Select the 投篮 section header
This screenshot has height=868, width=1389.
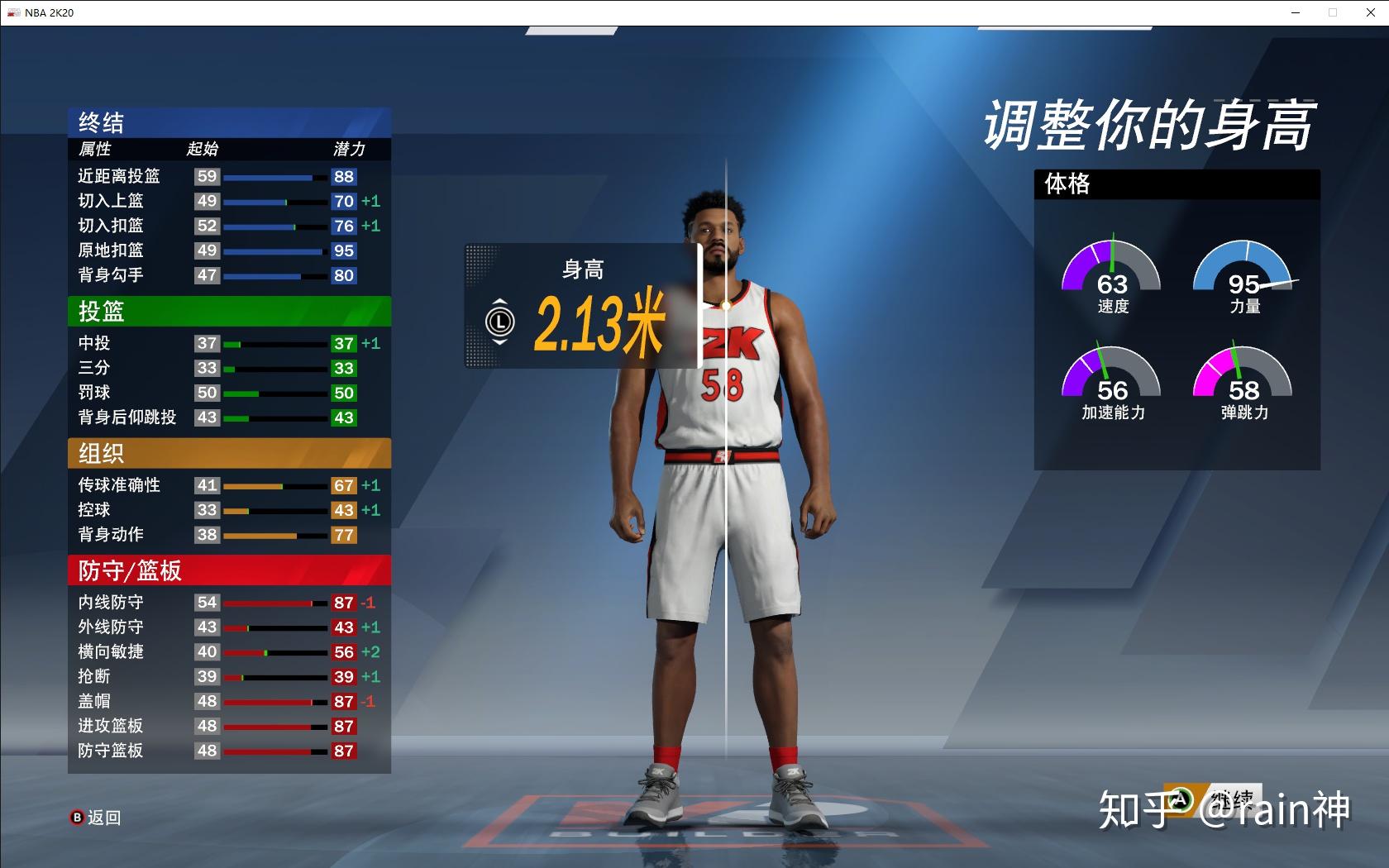(229, 312)
